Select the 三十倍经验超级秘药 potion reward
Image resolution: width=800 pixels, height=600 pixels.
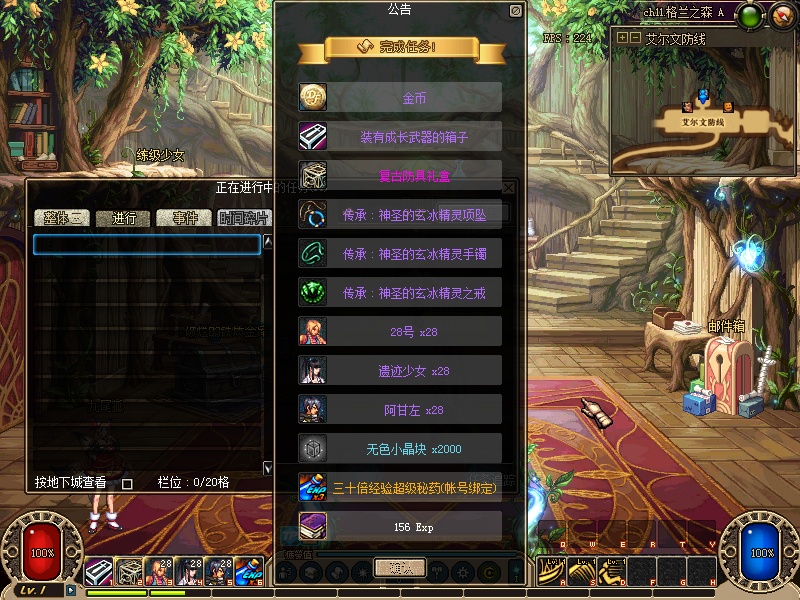coord(401,487)
